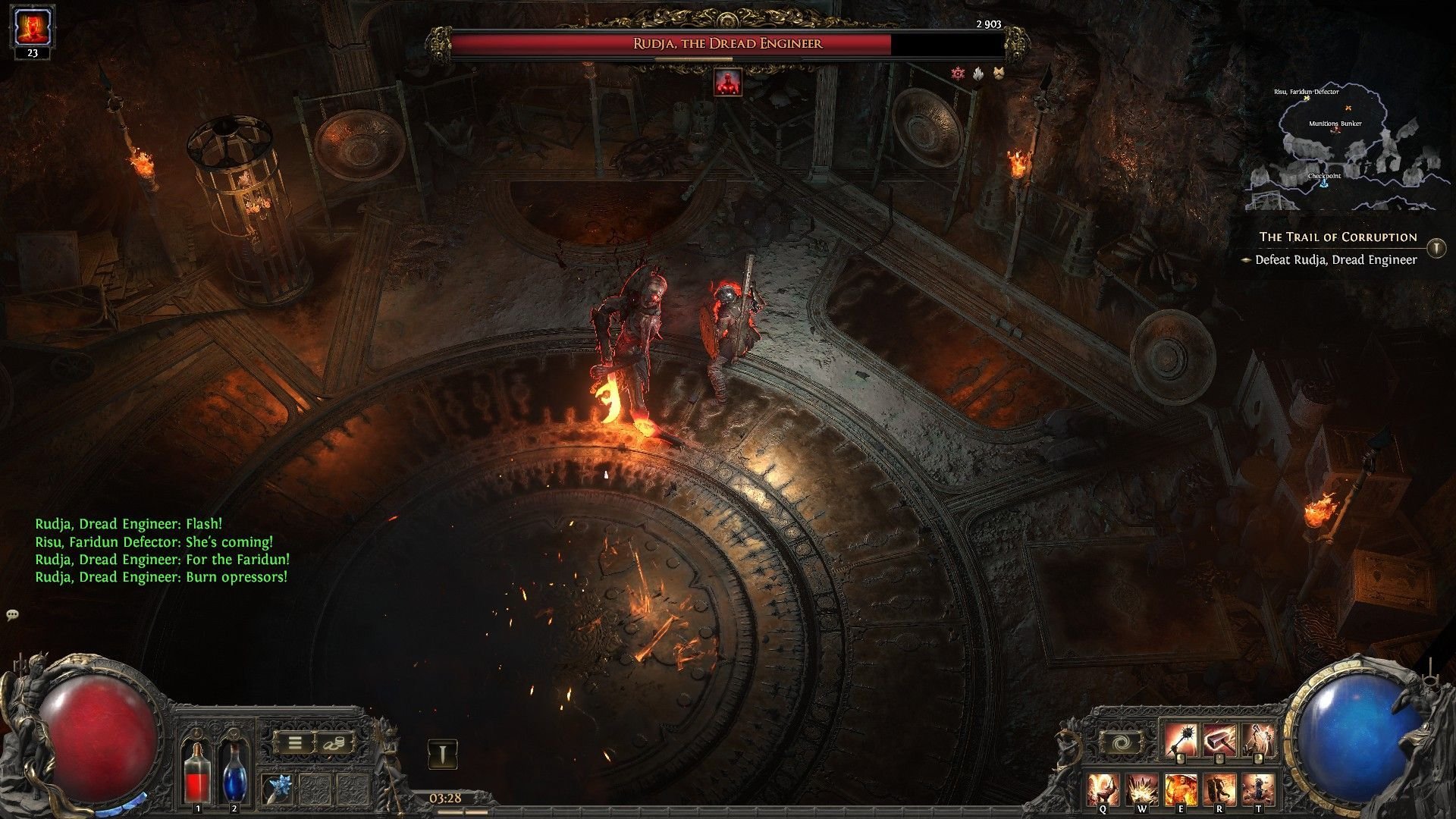1456x819 pixels.
Task: Activate the Q skill with leaping warrior
Action: 1103,789
